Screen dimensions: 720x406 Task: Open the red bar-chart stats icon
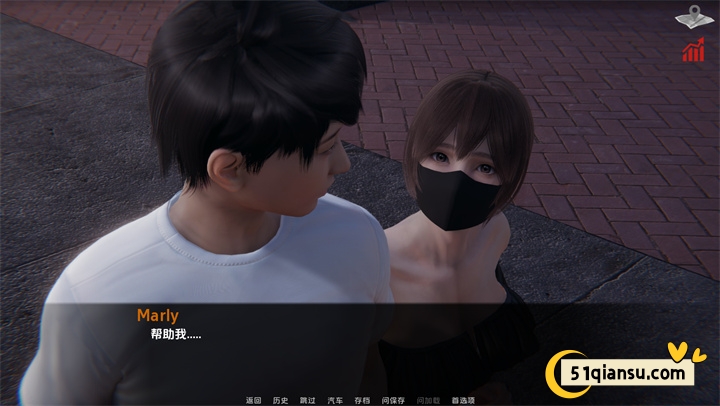(692, 51)
